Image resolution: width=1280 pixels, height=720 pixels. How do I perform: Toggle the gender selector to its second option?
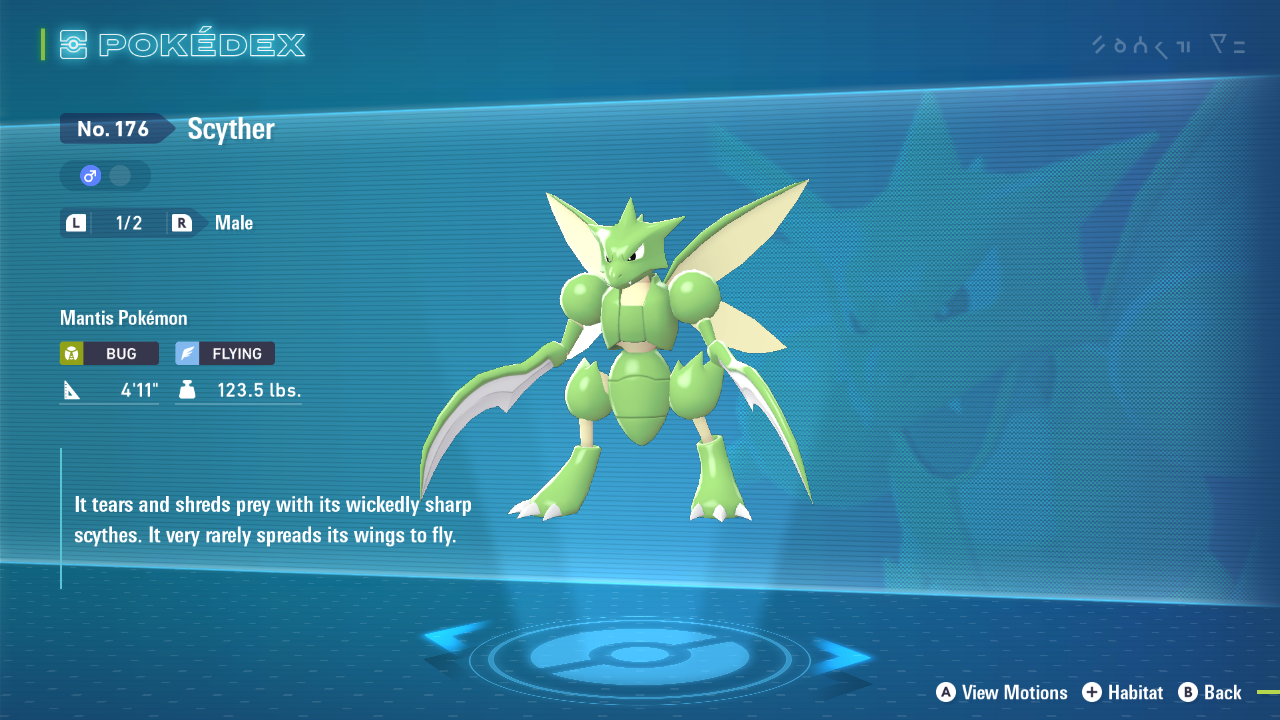[119, 175]
